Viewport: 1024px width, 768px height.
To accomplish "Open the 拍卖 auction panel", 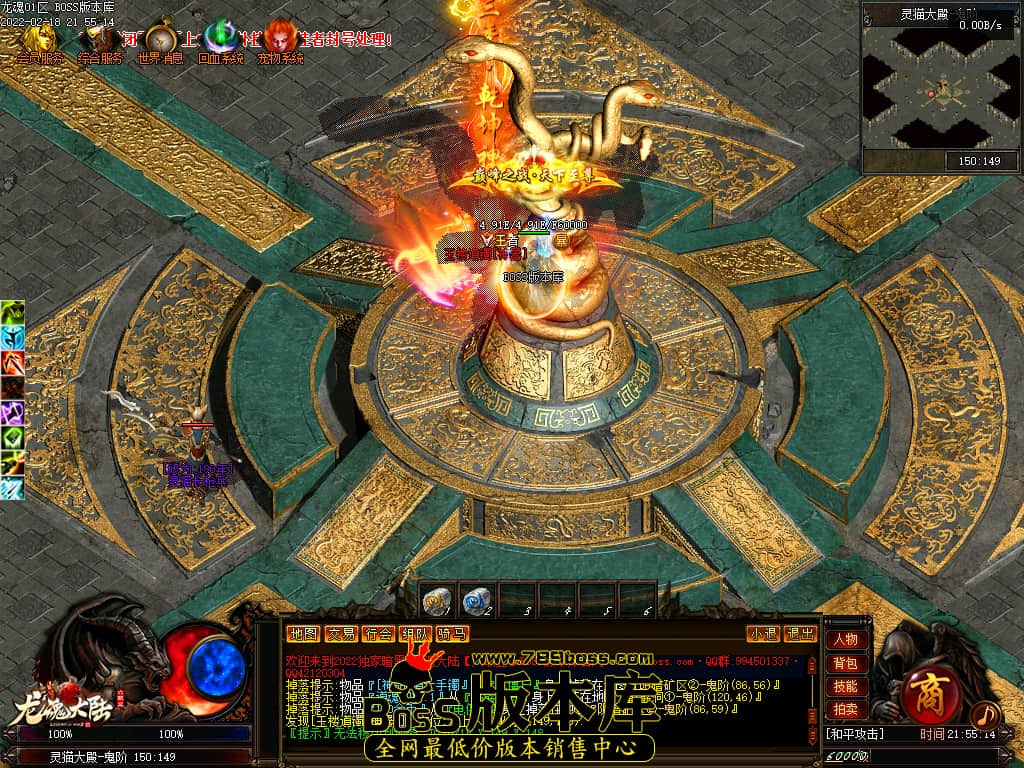I will (845, 709).
